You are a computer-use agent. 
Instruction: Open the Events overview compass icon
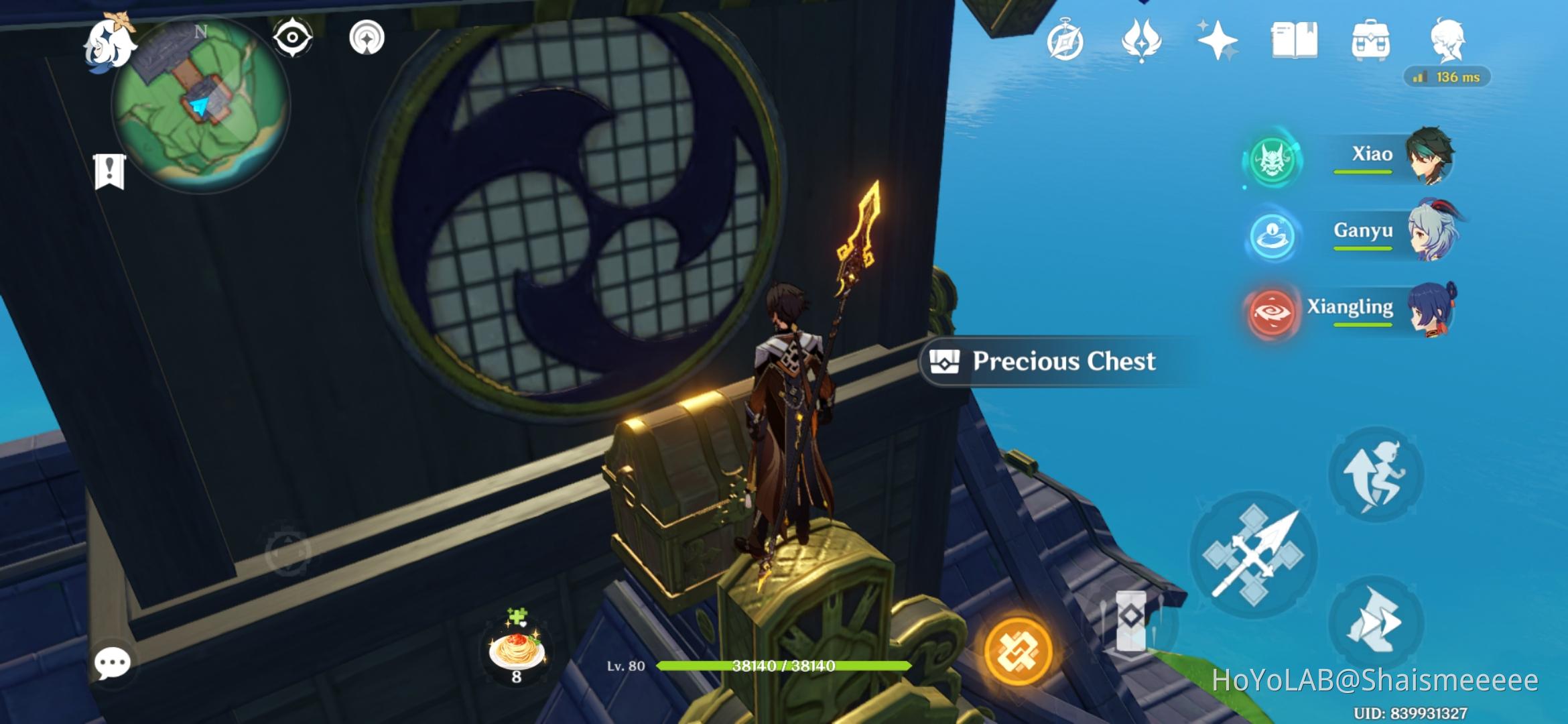tap(1067, 42)
